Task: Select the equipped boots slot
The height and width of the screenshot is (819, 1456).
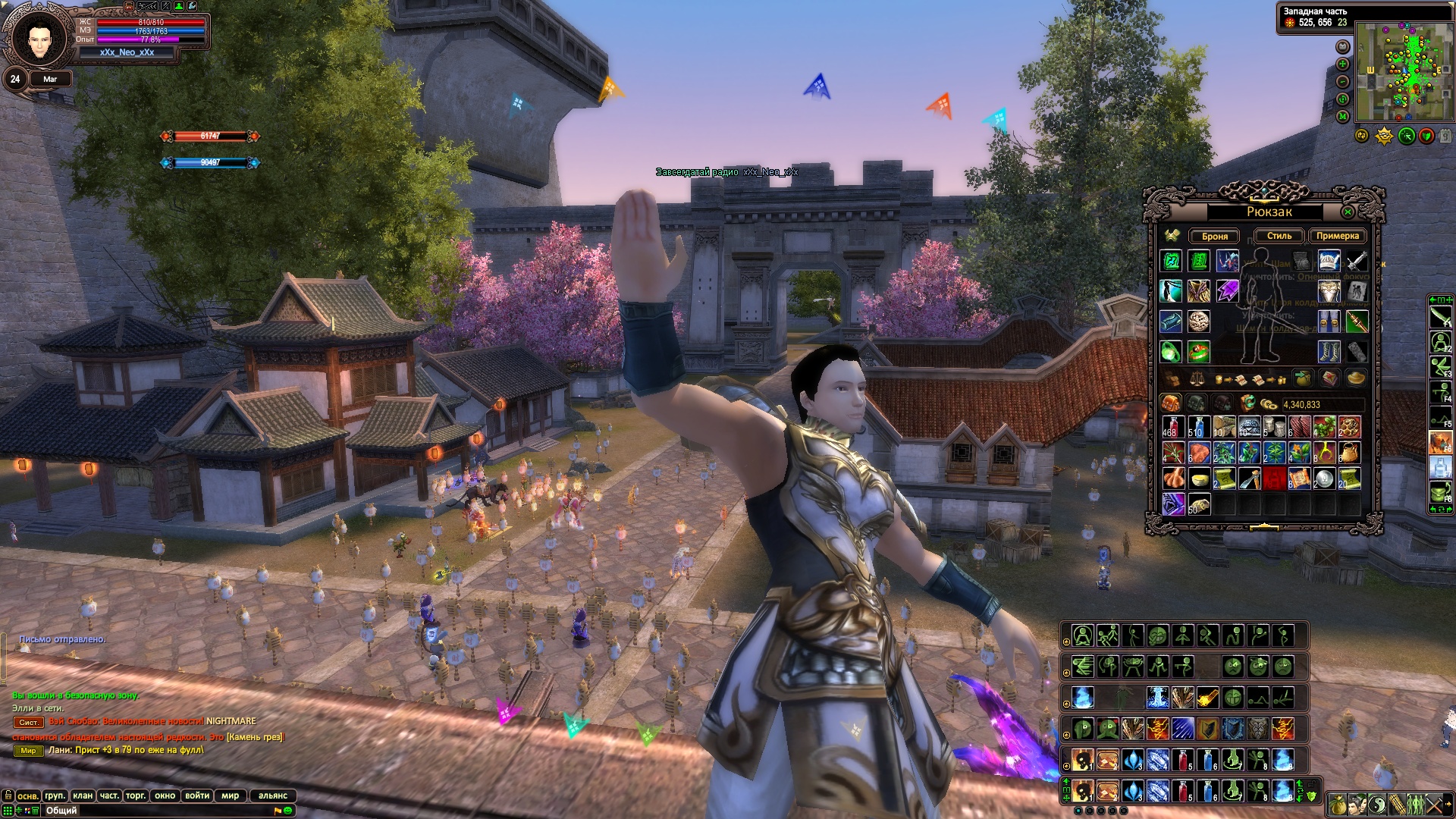Action: pyautogui.click(x=1329, y=351)
